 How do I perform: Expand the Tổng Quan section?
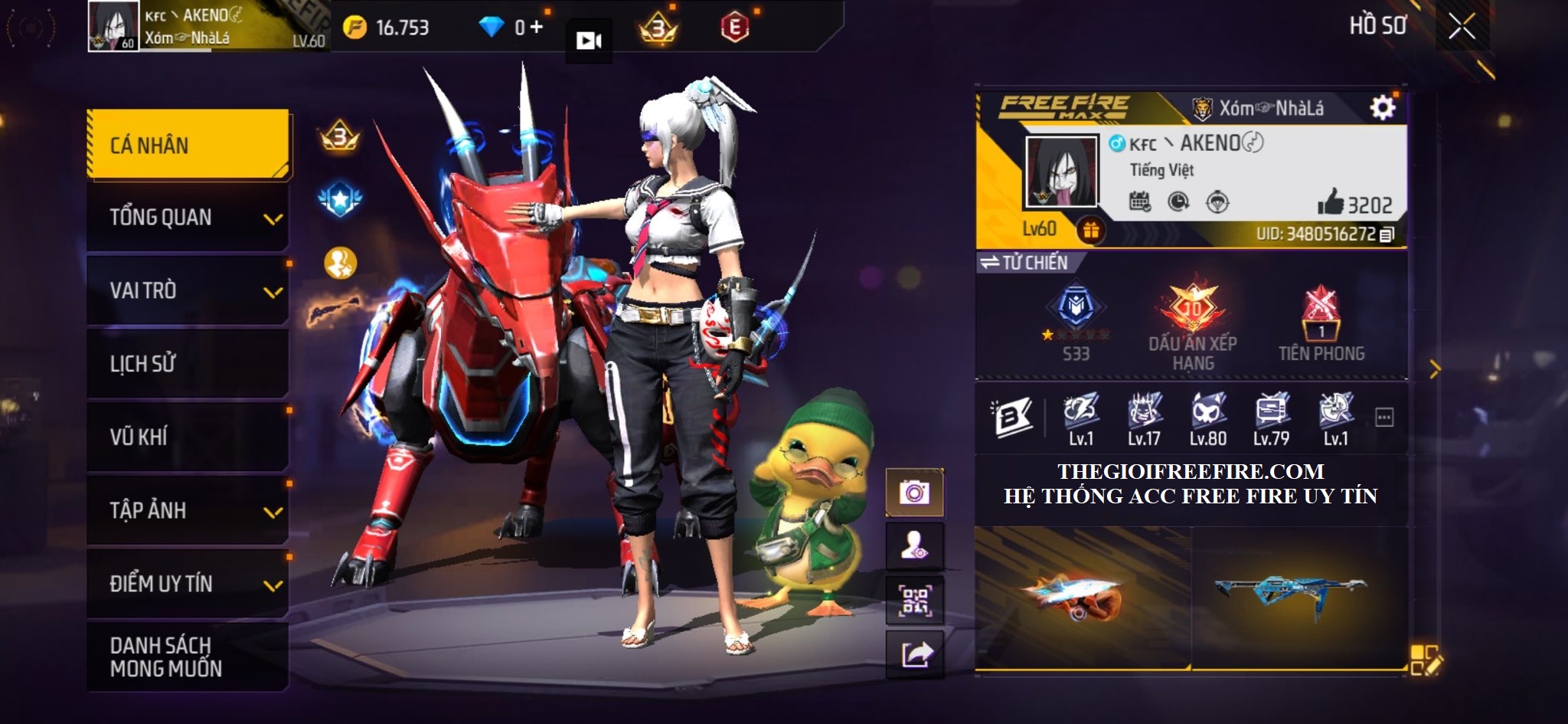[188, 218]
